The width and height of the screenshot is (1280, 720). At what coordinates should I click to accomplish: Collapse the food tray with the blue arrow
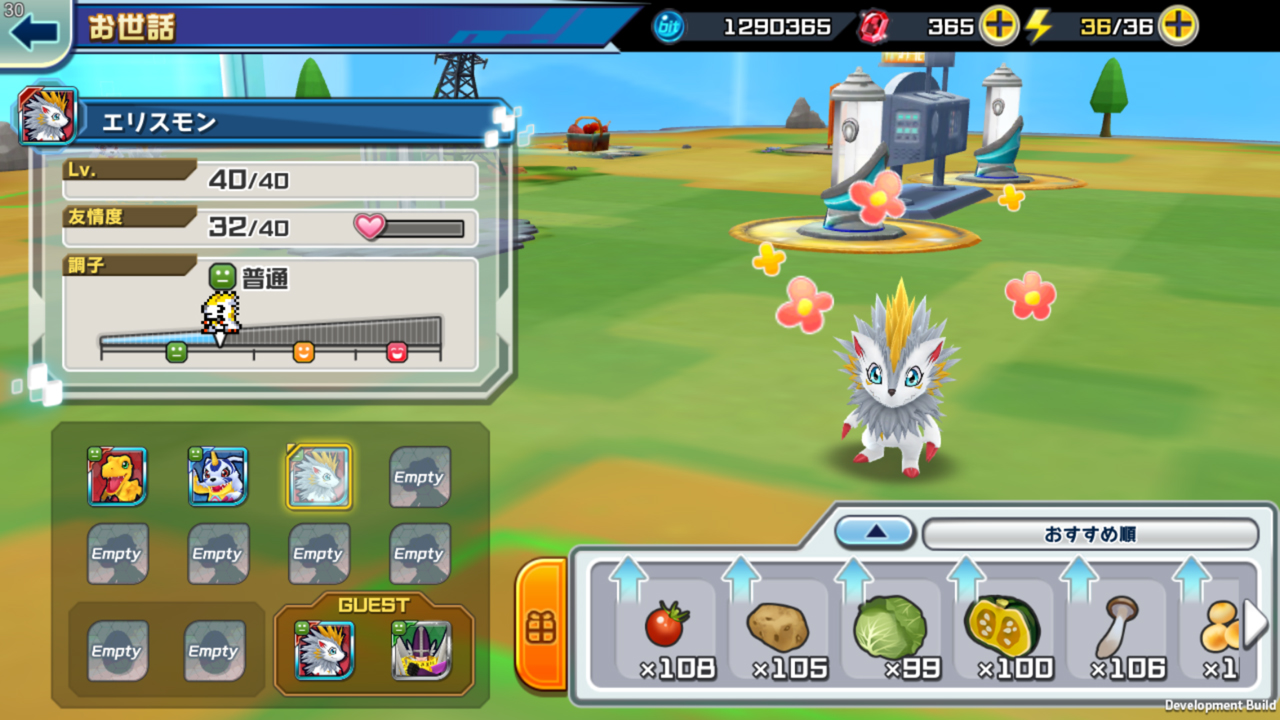(x=874, y=533)
